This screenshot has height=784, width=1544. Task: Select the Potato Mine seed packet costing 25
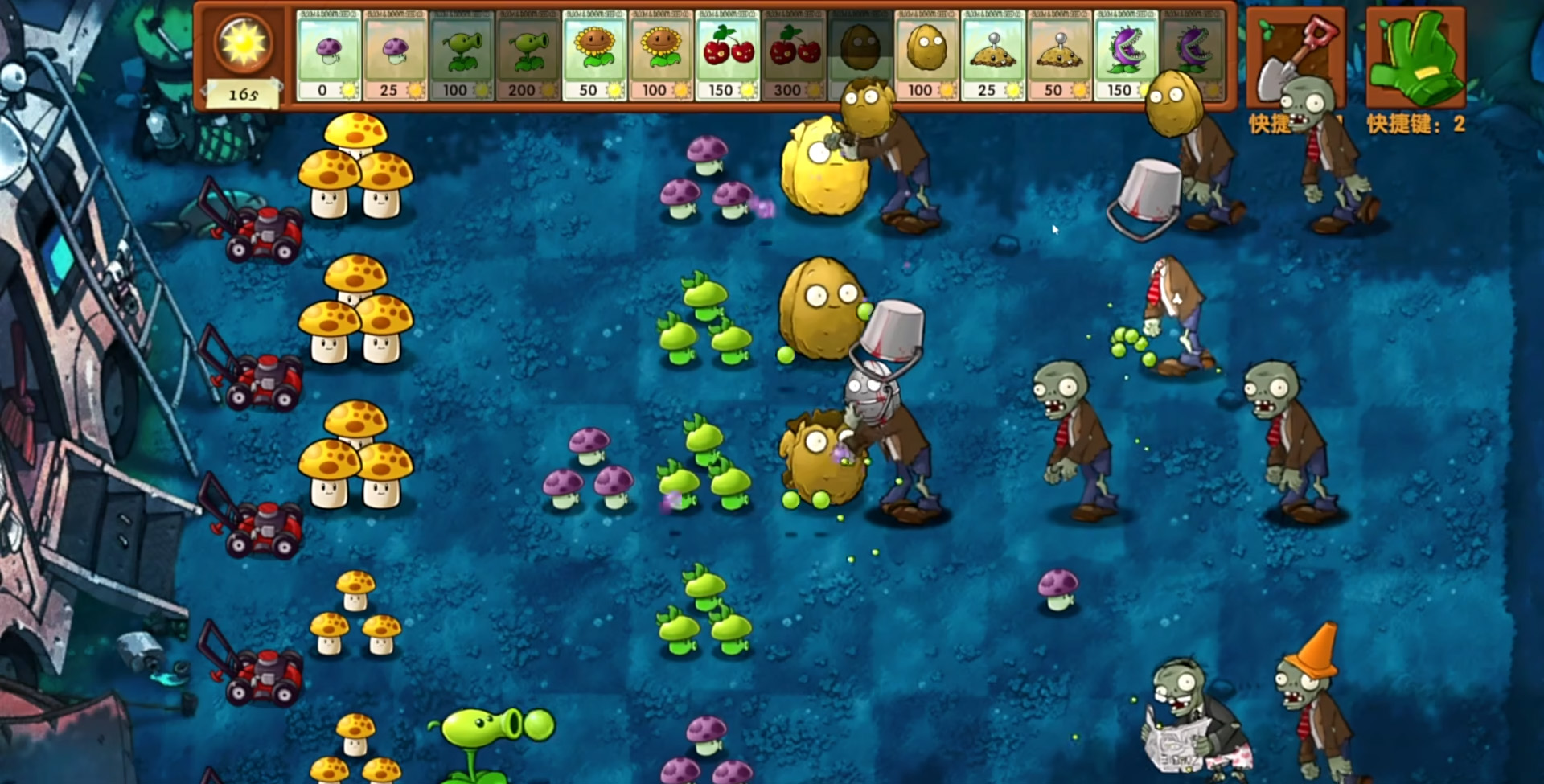point(992,55)
